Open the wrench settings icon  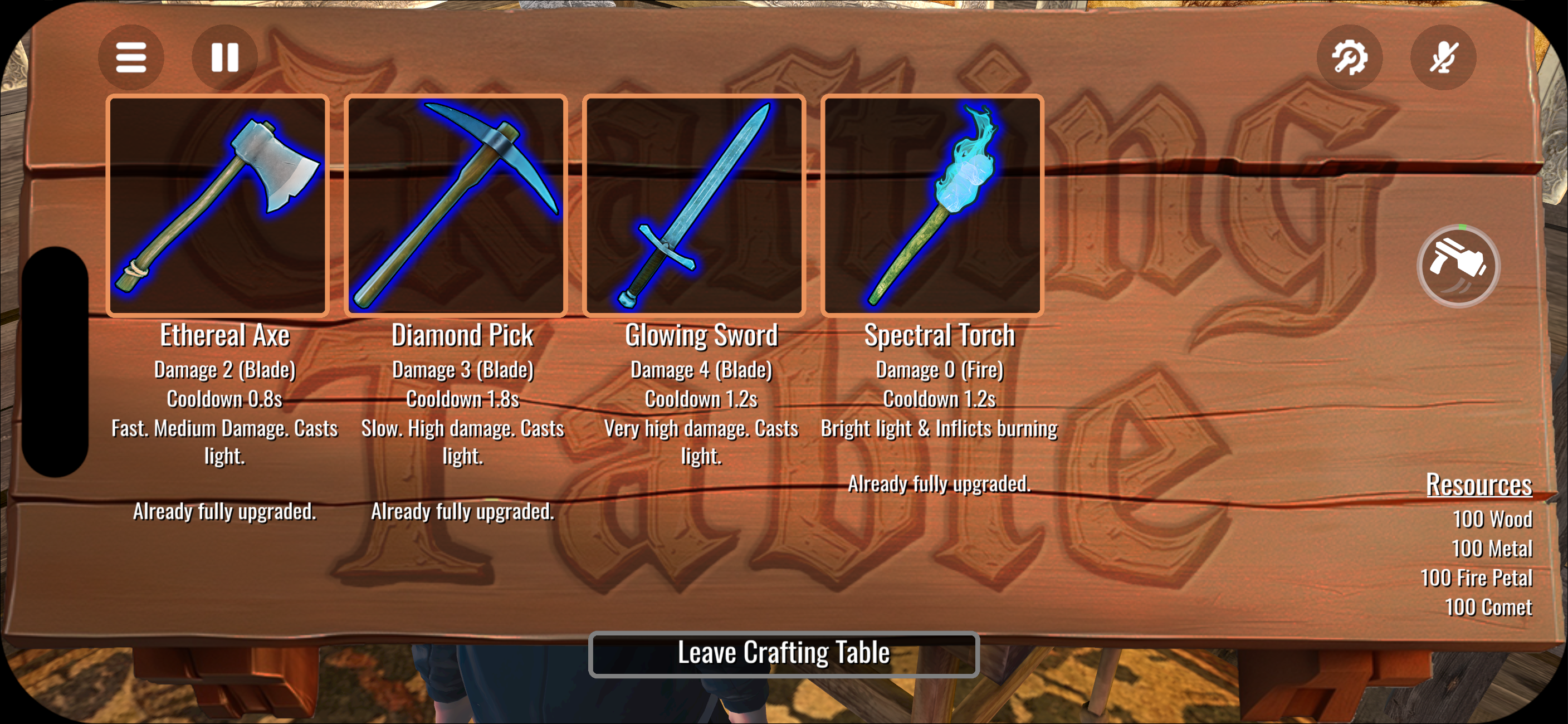[x=1350, y=58]
